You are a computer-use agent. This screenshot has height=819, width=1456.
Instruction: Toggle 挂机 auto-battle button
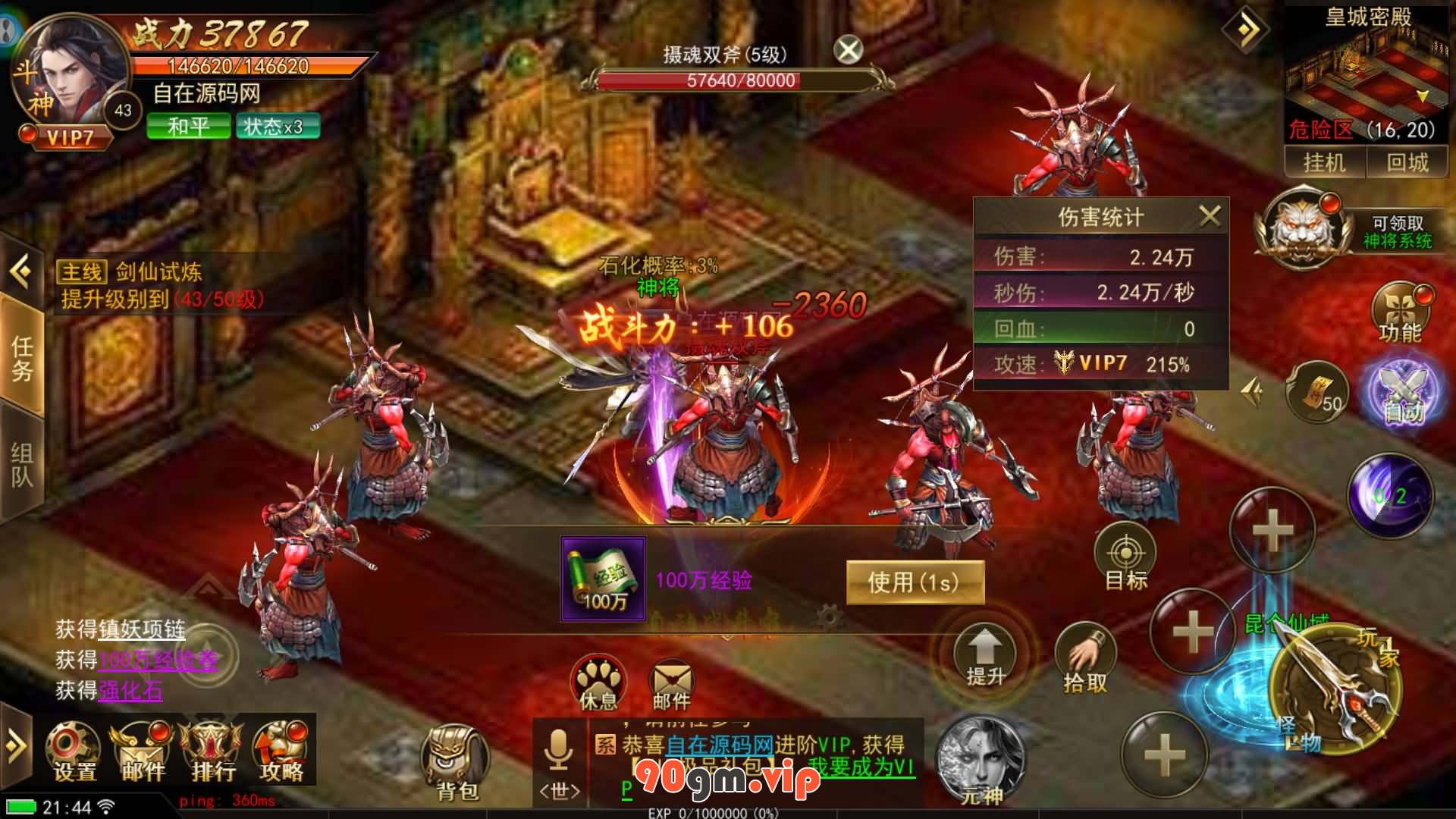(x=1324, y=162)
